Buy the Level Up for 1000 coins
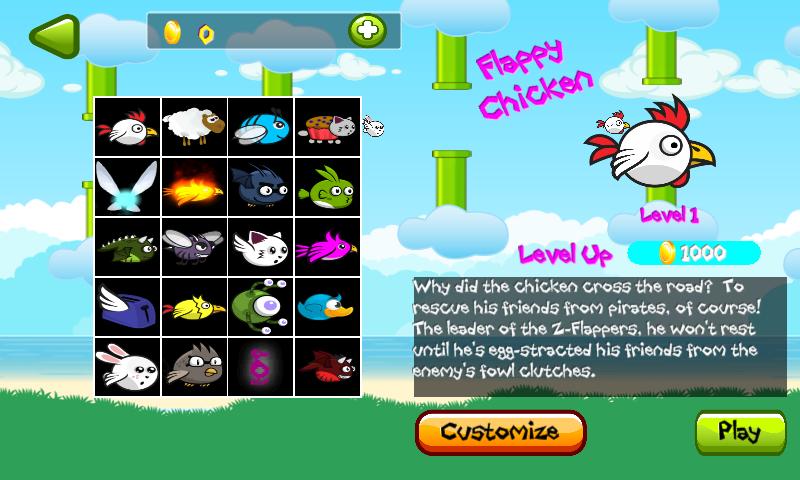The image size is (800, 480). coord(694,253)
